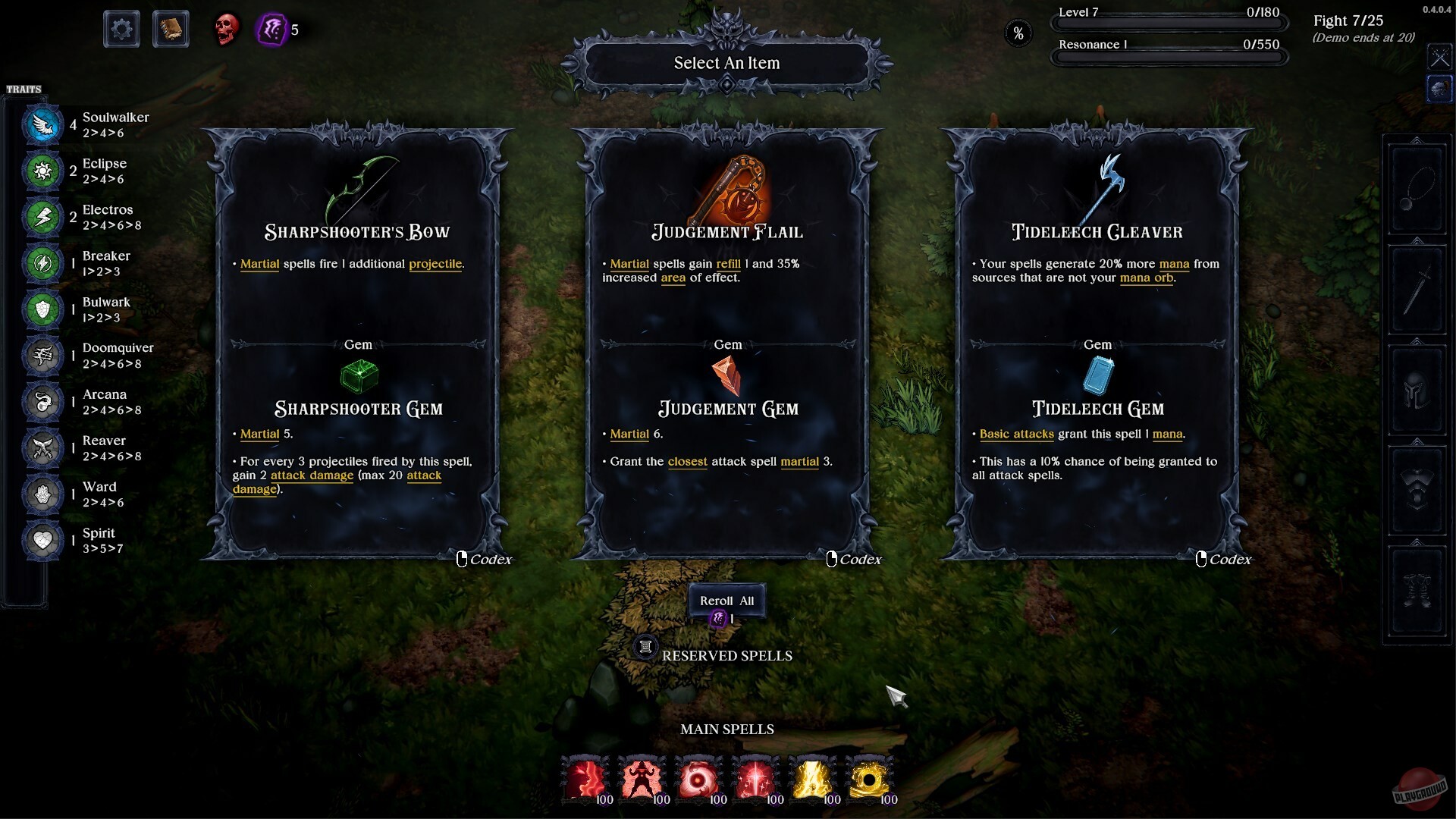Inspect the Spirit trait heart icon
The image size is (1456, 819).
[43, 540]
